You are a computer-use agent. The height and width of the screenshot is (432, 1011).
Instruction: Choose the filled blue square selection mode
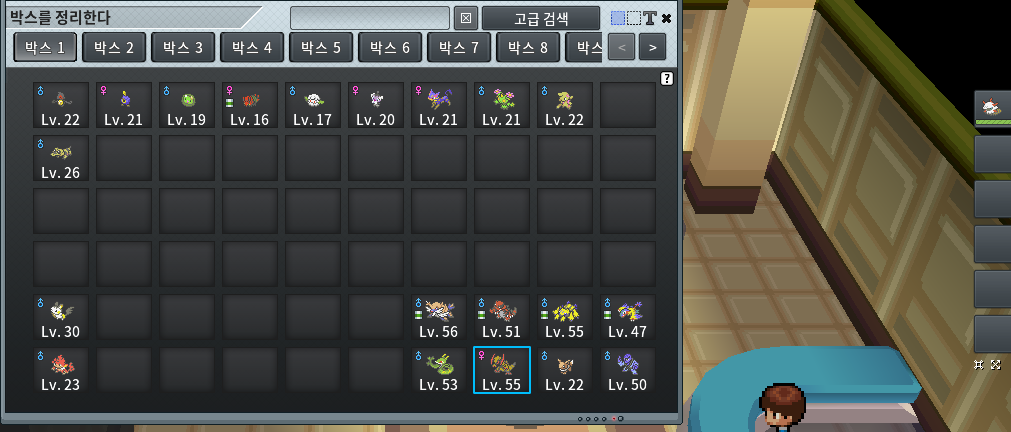[618, 18]
